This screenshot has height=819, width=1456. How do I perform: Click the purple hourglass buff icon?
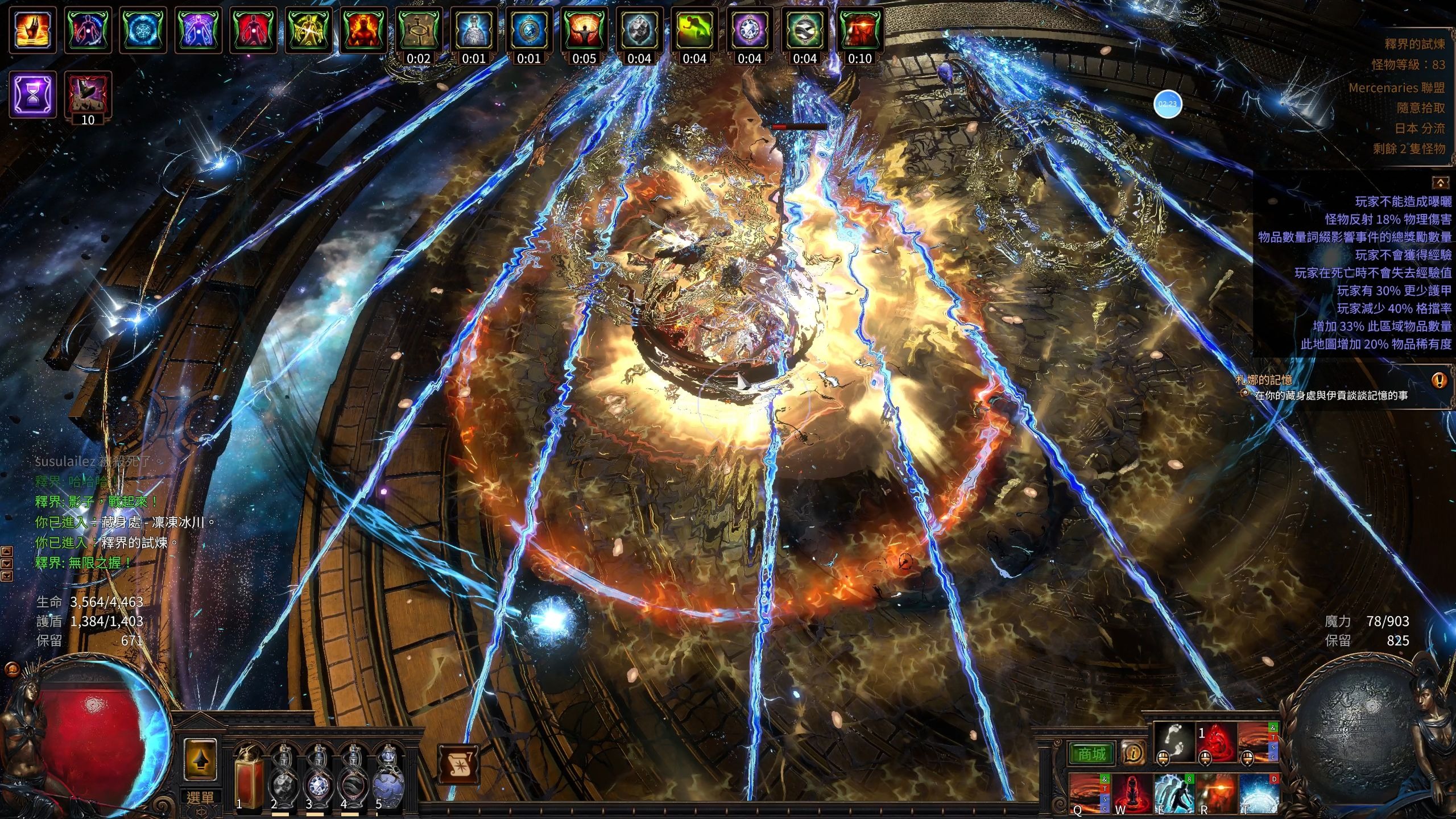tap(33, 94)
